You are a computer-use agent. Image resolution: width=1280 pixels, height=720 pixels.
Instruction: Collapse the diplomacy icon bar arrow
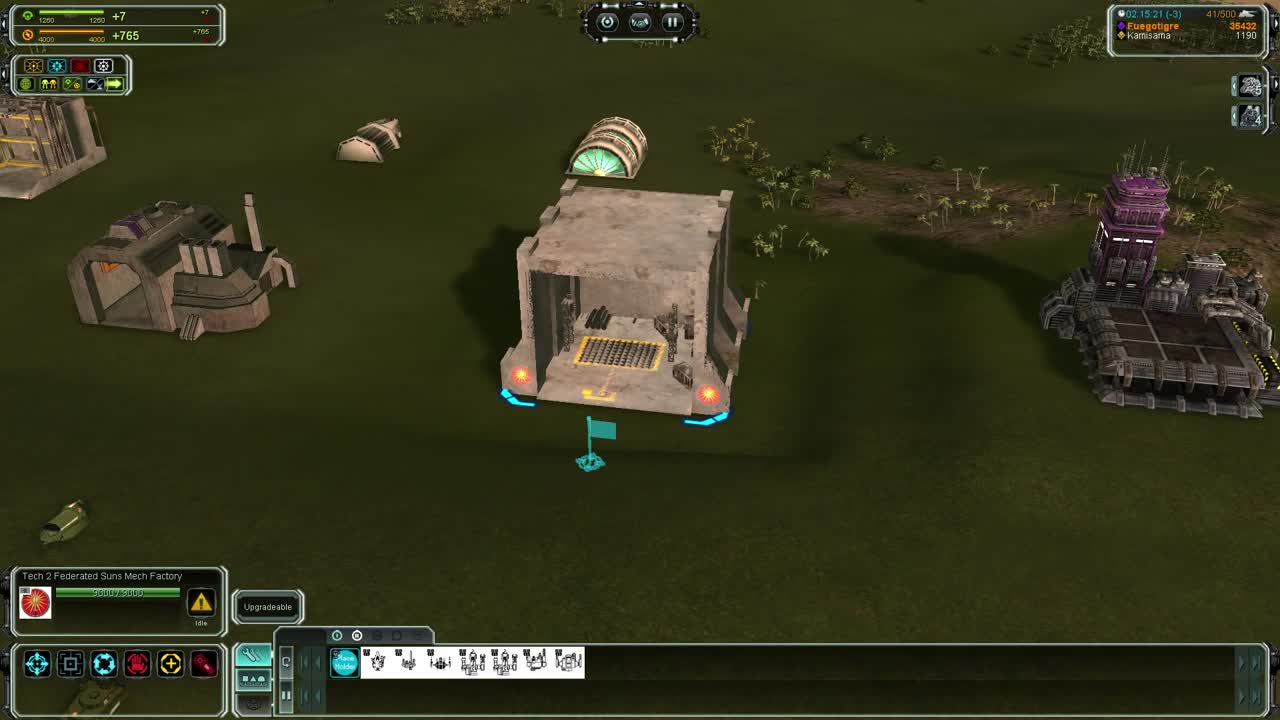coord(113,84)
